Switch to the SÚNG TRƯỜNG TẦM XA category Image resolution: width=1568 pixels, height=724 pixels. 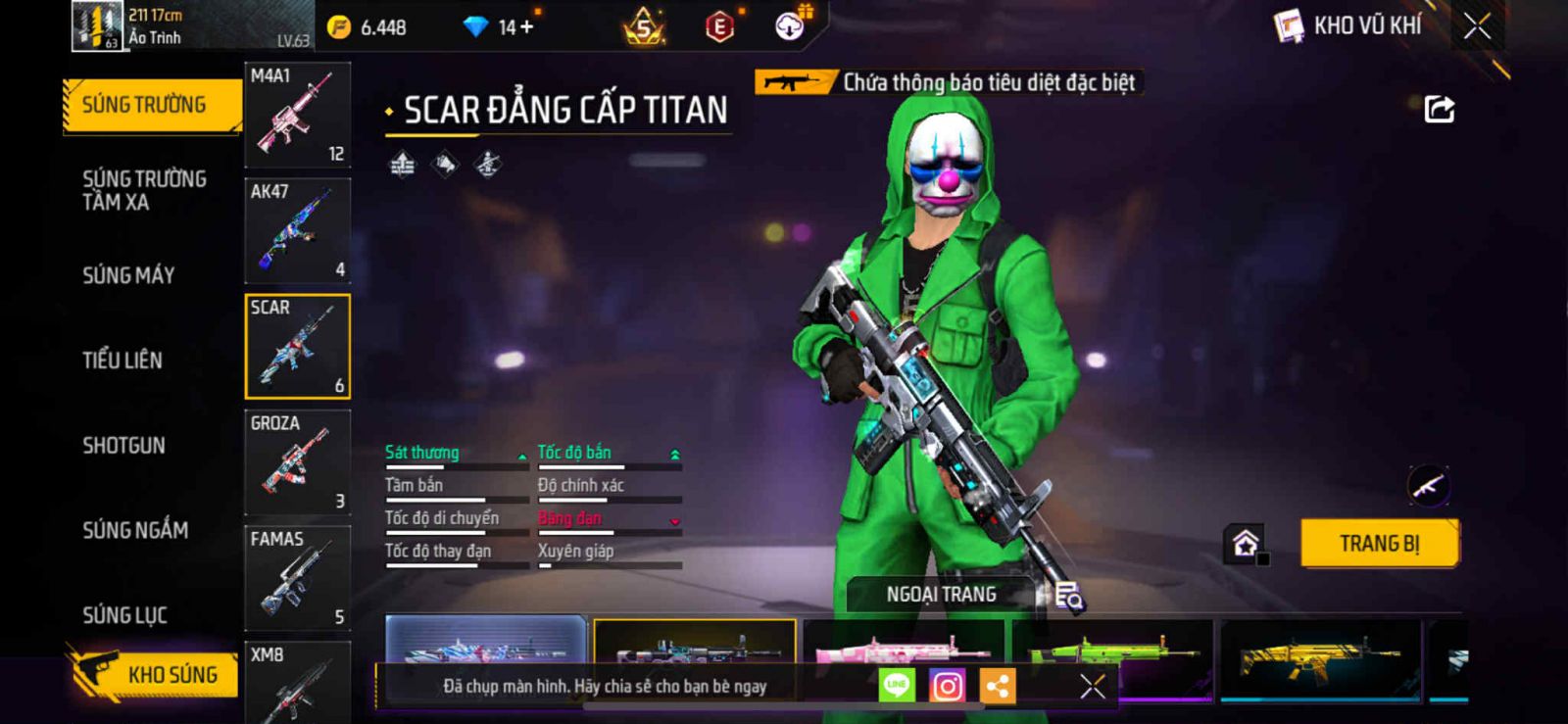[143, 190]
